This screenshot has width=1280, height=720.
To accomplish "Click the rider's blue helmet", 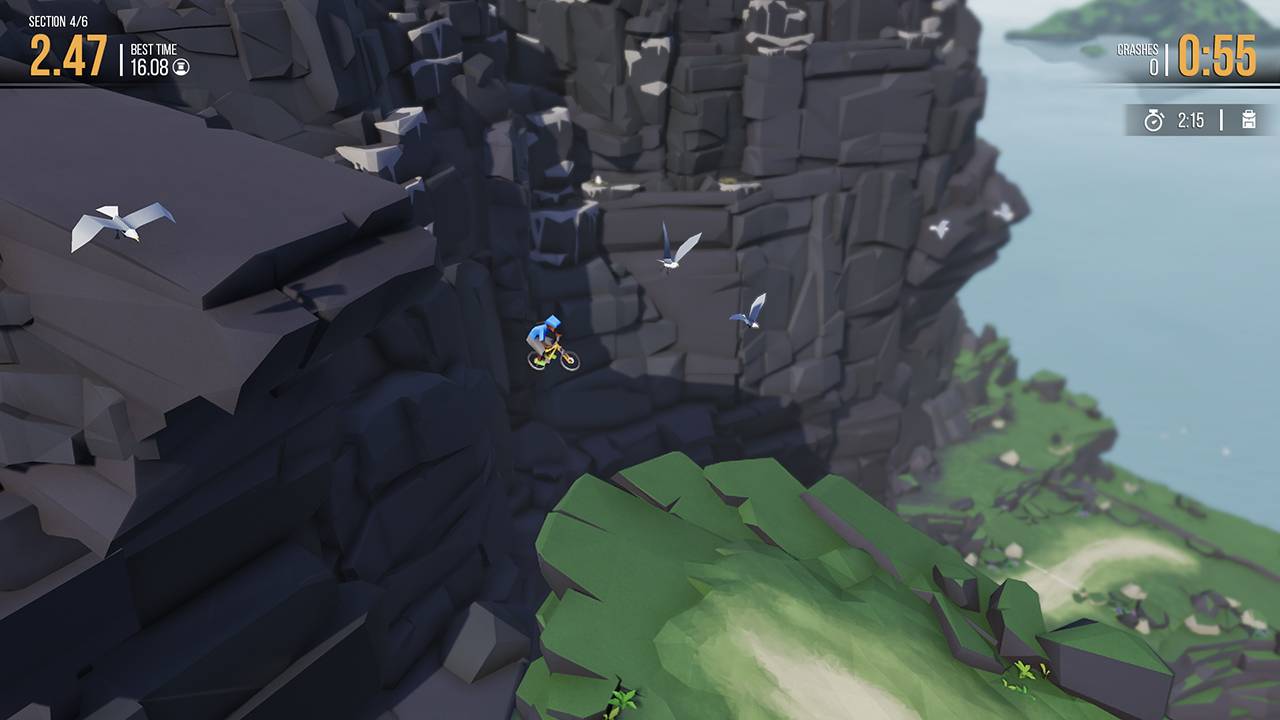I will pyautogui.click(x=552, y=320).
